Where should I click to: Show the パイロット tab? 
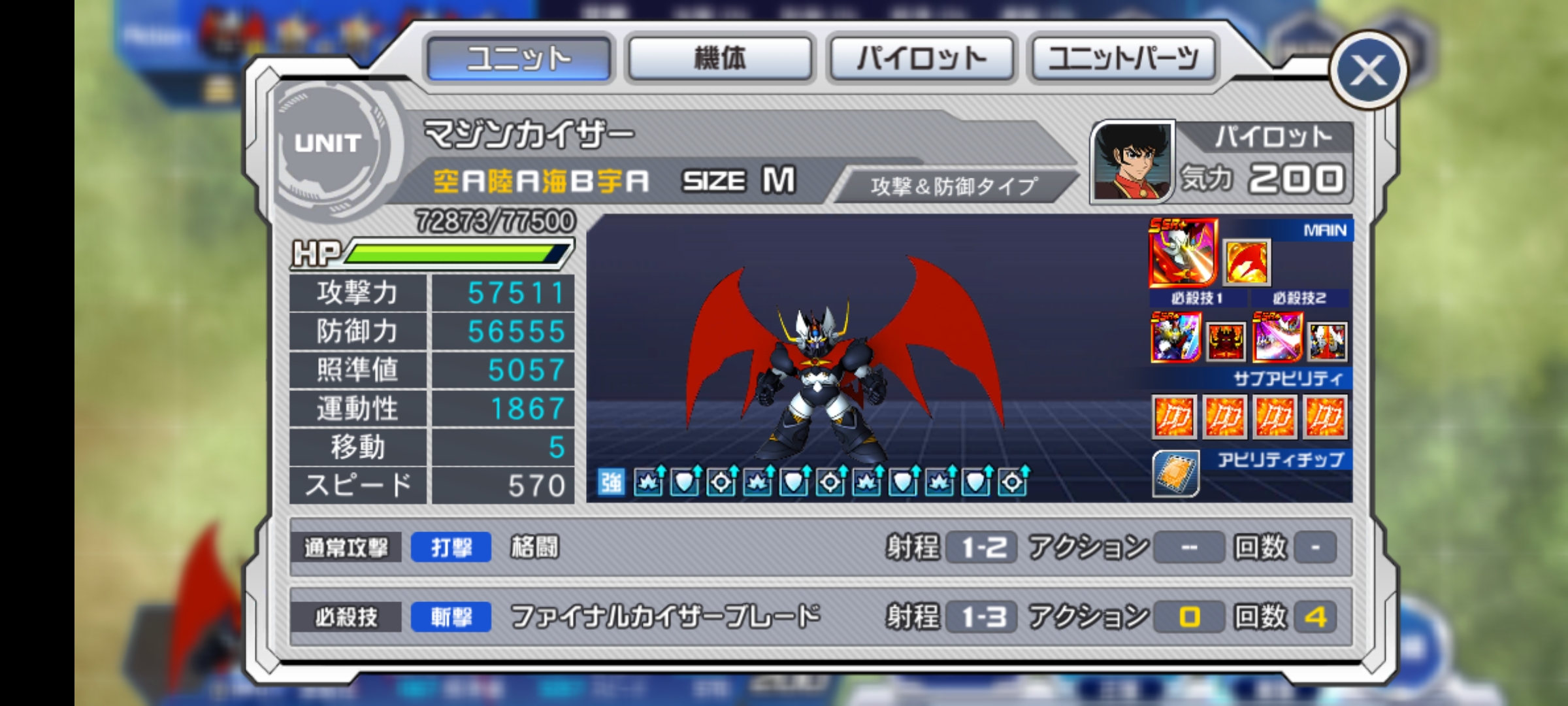(x=921, y=59)
